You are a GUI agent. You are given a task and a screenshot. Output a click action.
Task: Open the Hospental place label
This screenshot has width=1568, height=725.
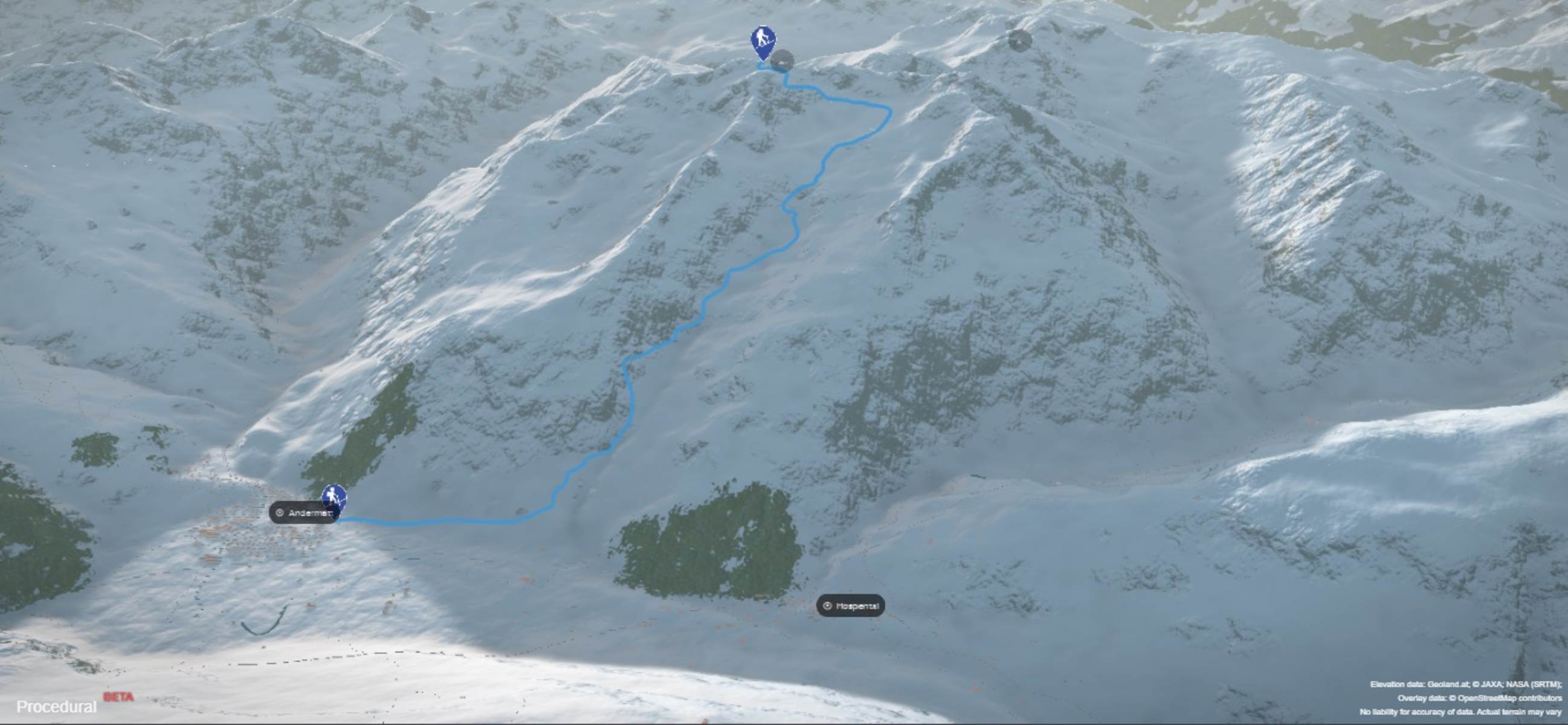pyautogui.click(x=850, y=606)
